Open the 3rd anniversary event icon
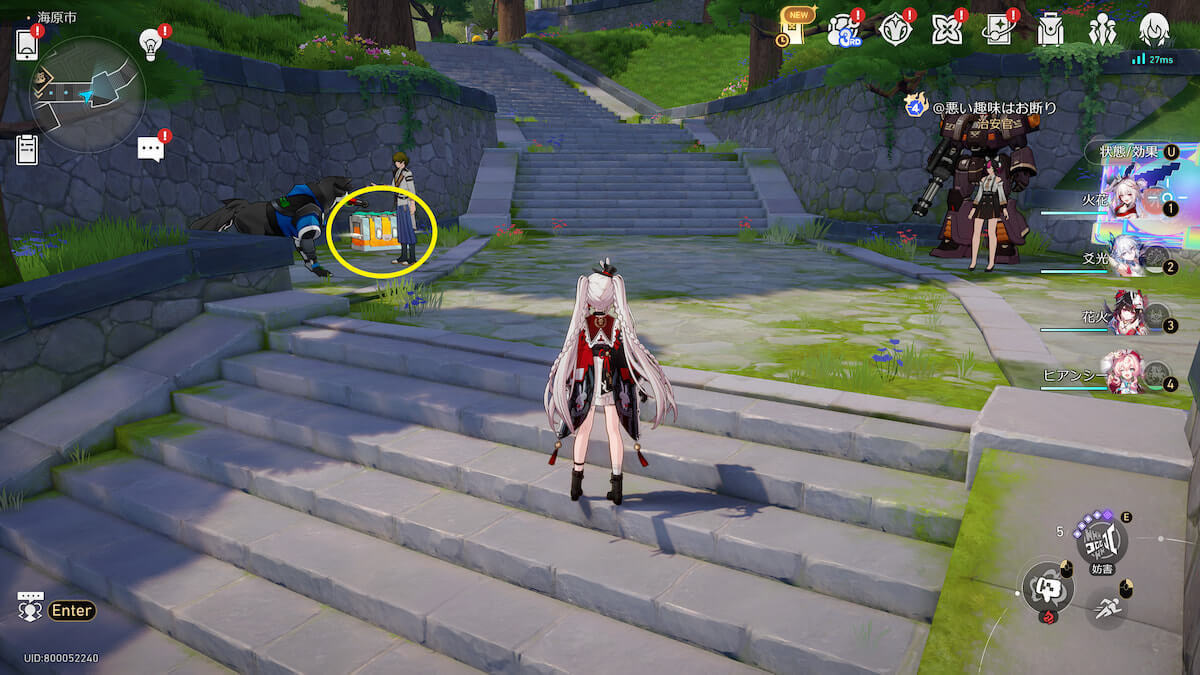1200x675 pixels. [843, 30]
